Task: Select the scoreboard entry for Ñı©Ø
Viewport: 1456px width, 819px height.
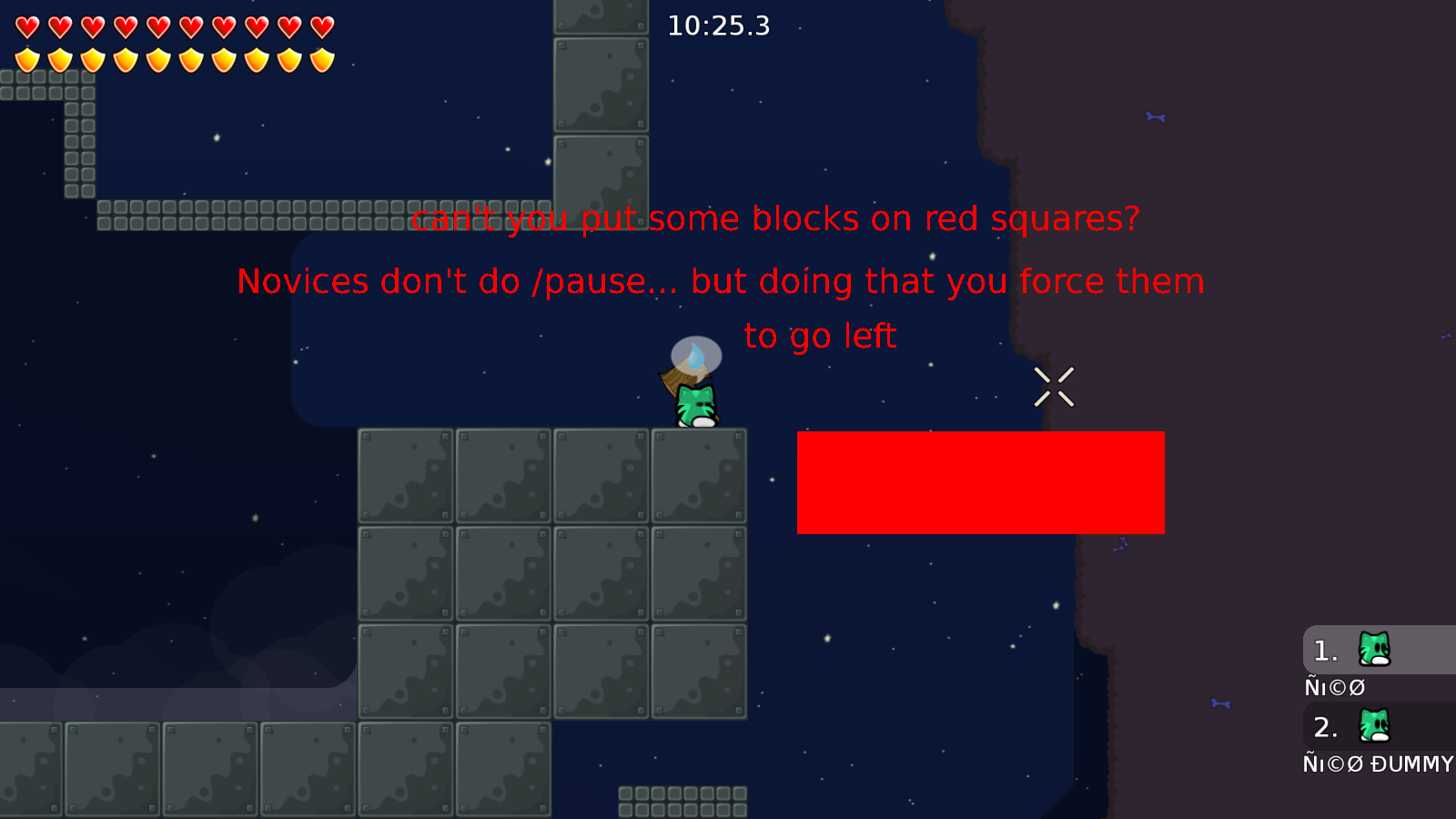Action: [x=1334, y=686]
